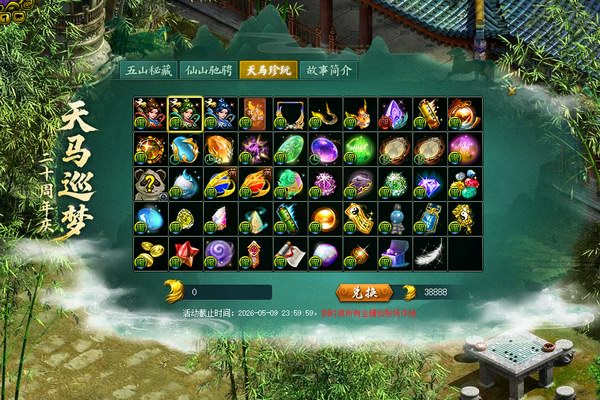The image size is (600, 400).
Task: Pick the white feather item
Action: [430, 254]
